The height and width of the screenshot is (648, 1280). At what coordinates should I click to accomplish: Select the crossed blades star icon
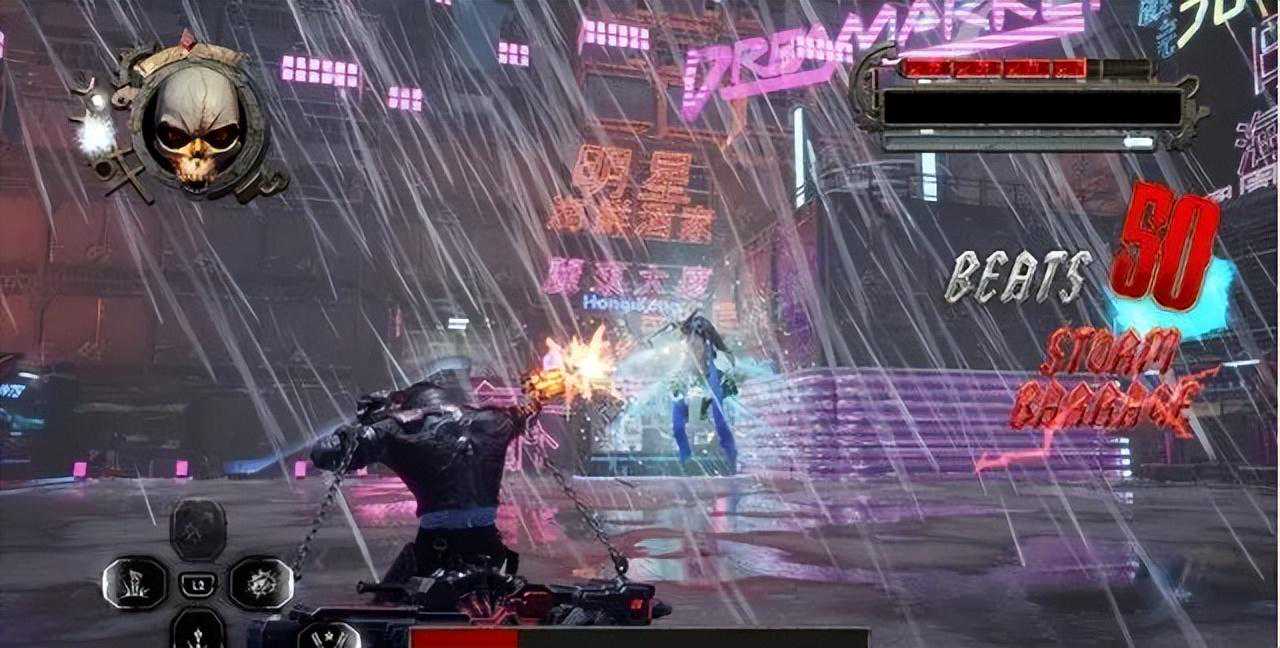(x=329, y=635)
